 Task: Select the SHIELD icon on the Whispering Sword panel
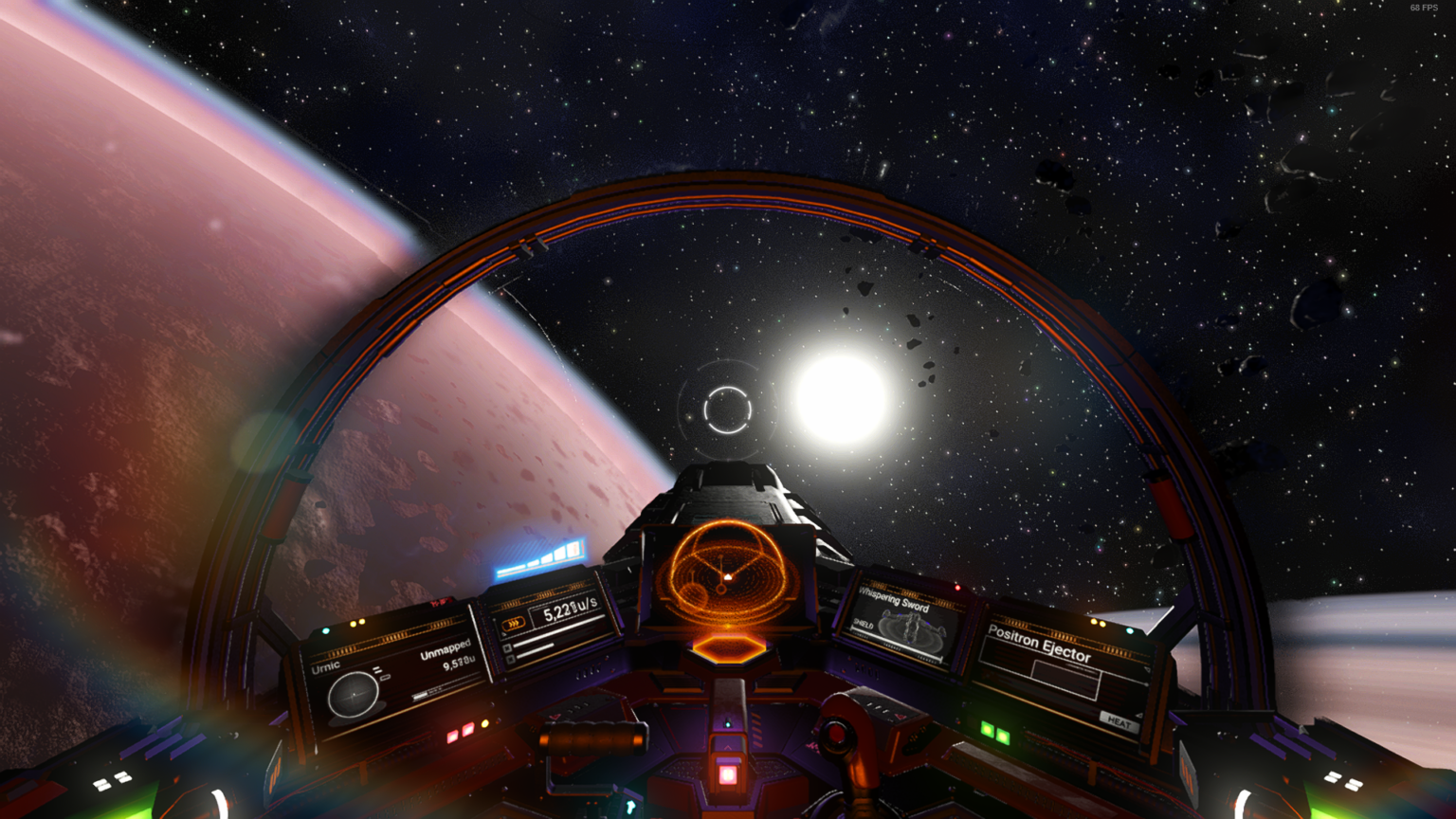tap(863, 625)
